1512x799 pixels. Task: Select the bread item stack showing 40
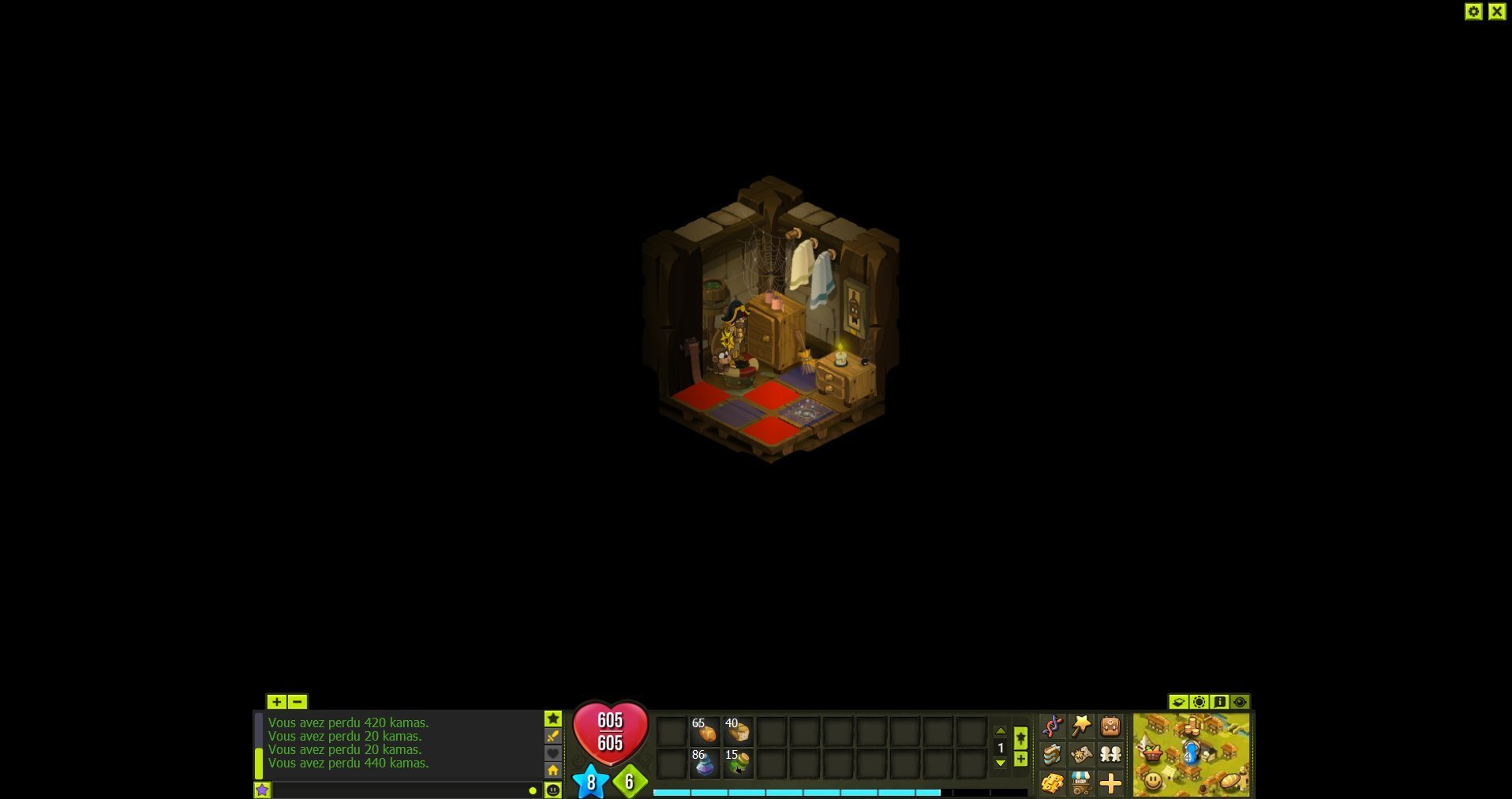[738, 730]
